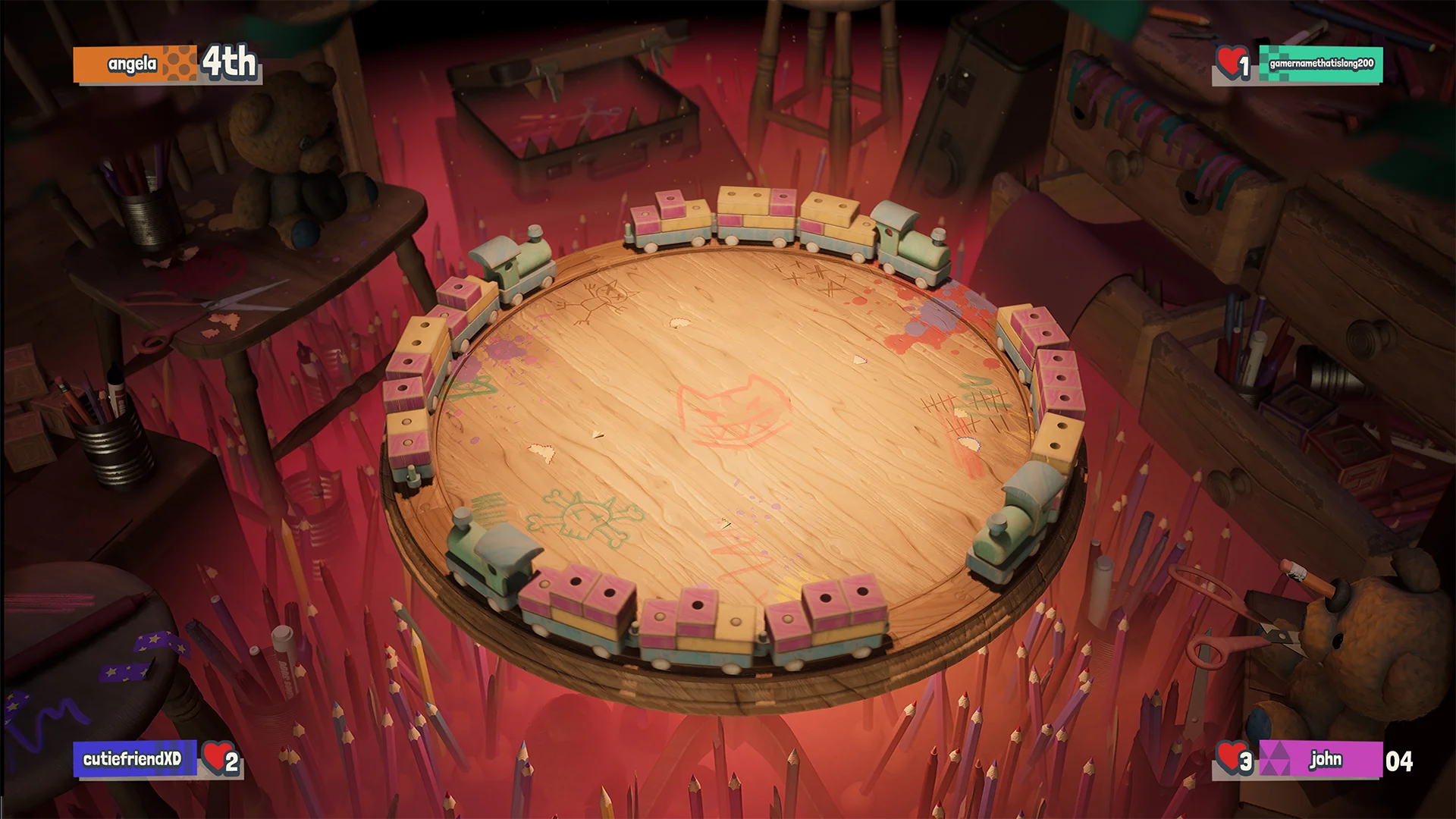Select the red heart icon next to gamernamethatislong200

point(1230,64)
